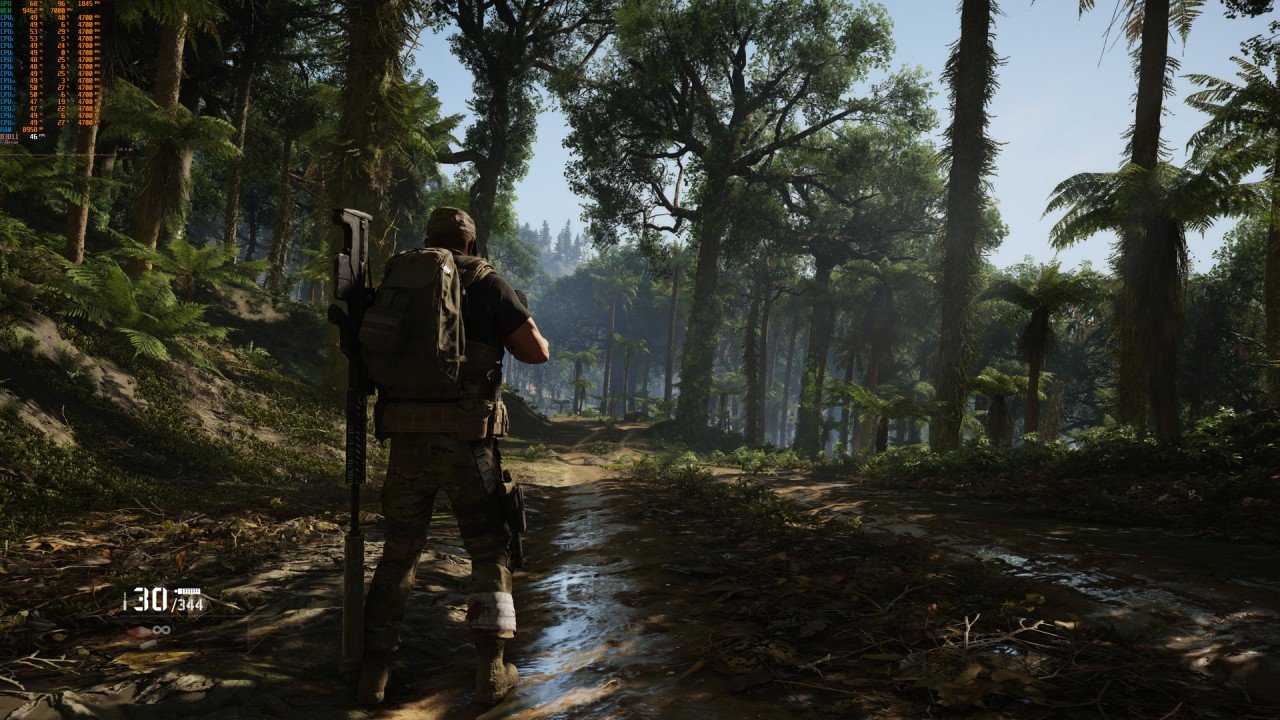Select the red bandage item icon
This screenshot has width=1280, height=720.
pyautogui.click(x=139, y=631)
